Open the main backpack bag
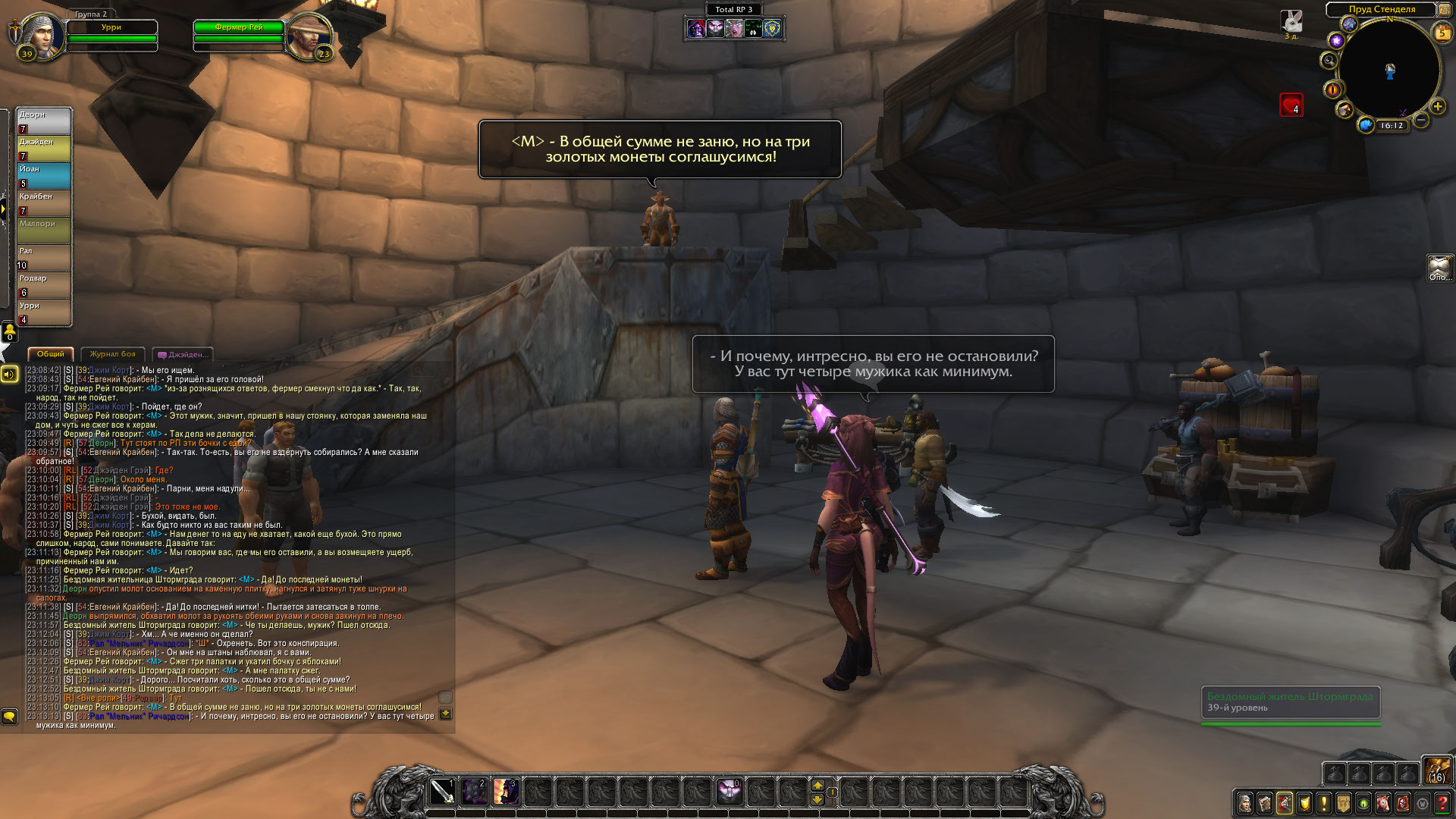 [1437, 770]
